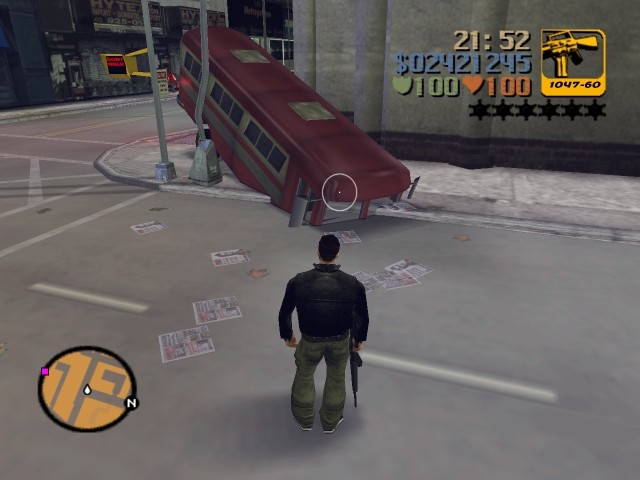Click the pink marker on the radar

point(45,372)
